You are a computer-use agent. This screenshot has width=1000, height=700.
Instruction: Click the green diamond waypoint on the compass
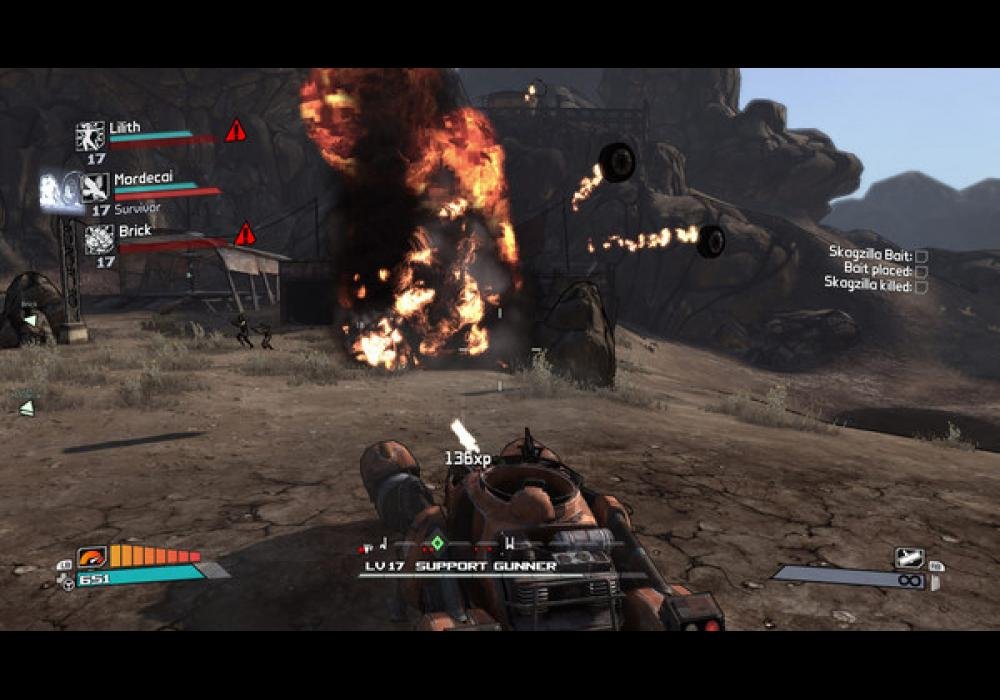pyautogui.click(x=437, y=543)
